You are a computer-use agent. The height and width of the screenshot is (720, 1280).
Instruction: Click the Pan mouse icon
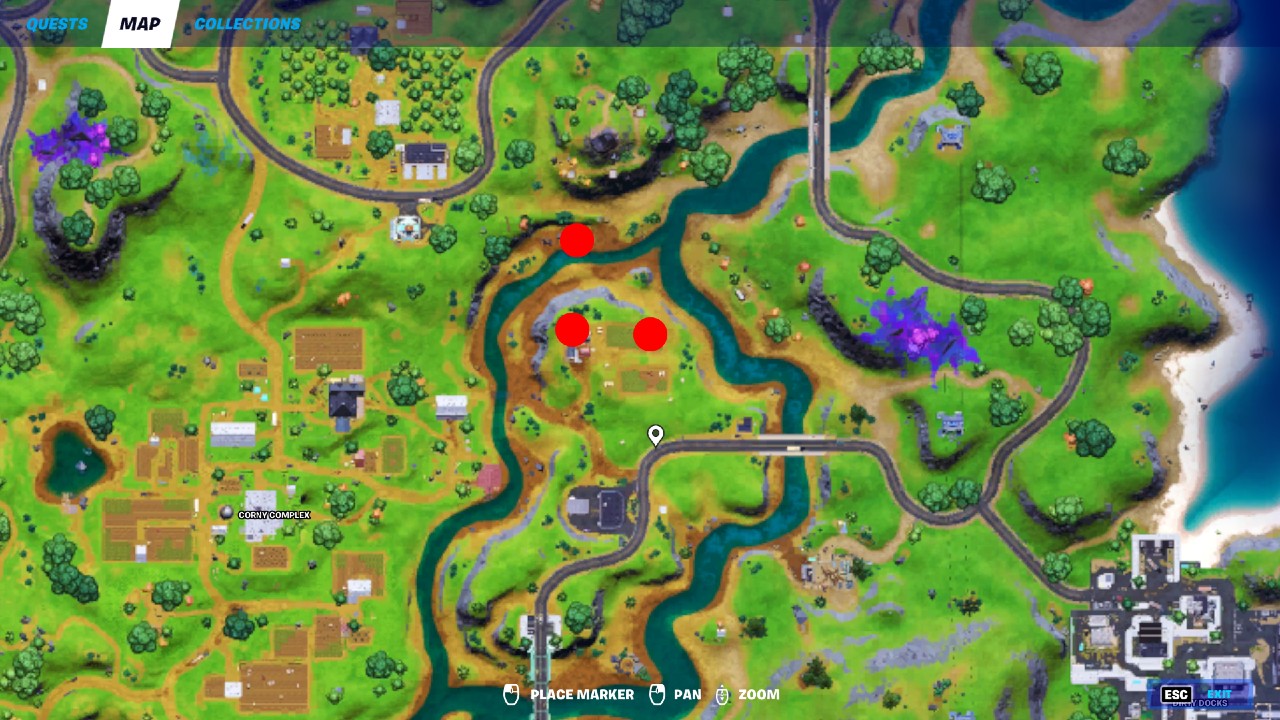(x=655, y=694)
